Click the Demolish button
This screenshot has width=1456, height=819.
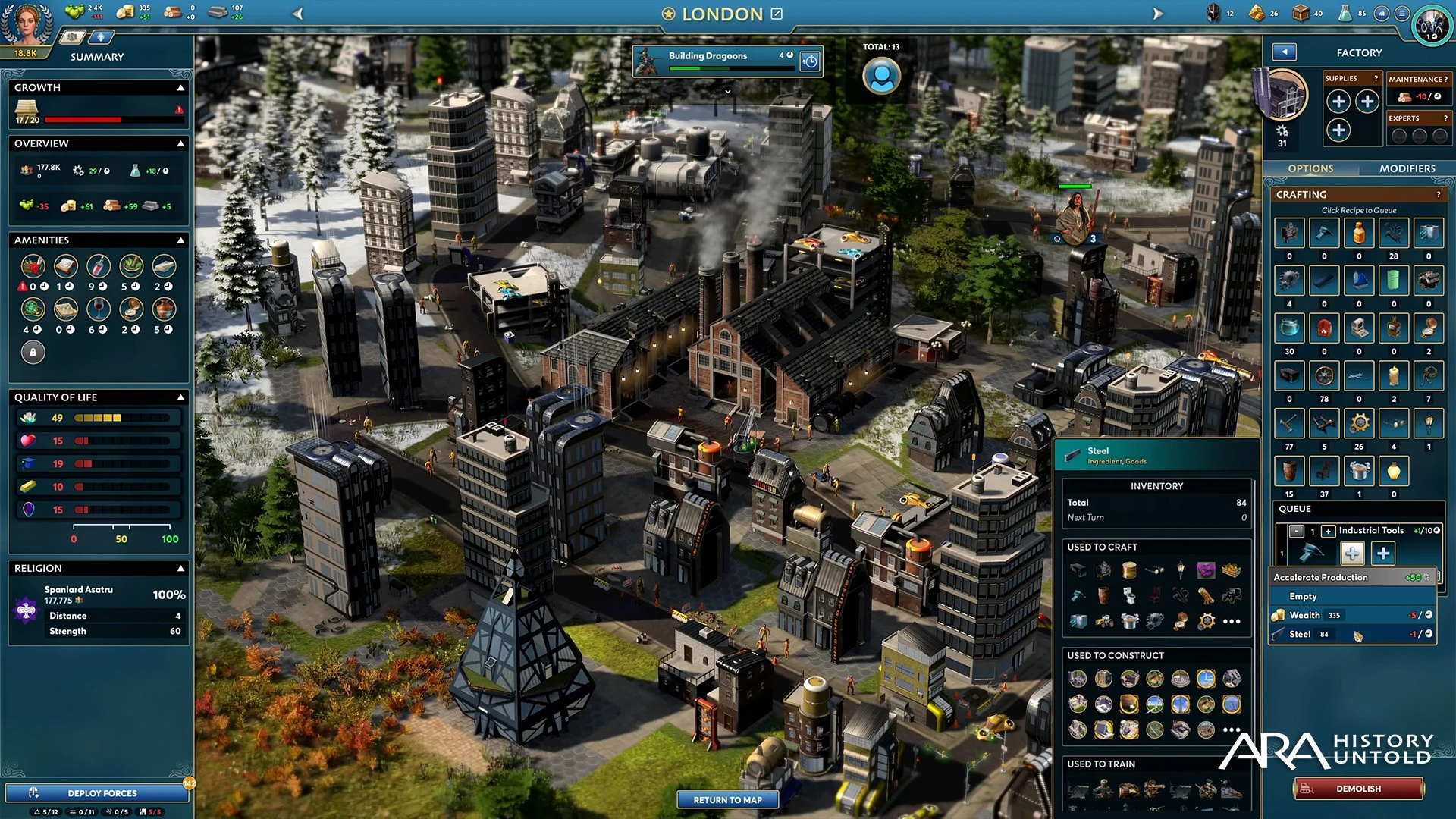coord(1358,789)
